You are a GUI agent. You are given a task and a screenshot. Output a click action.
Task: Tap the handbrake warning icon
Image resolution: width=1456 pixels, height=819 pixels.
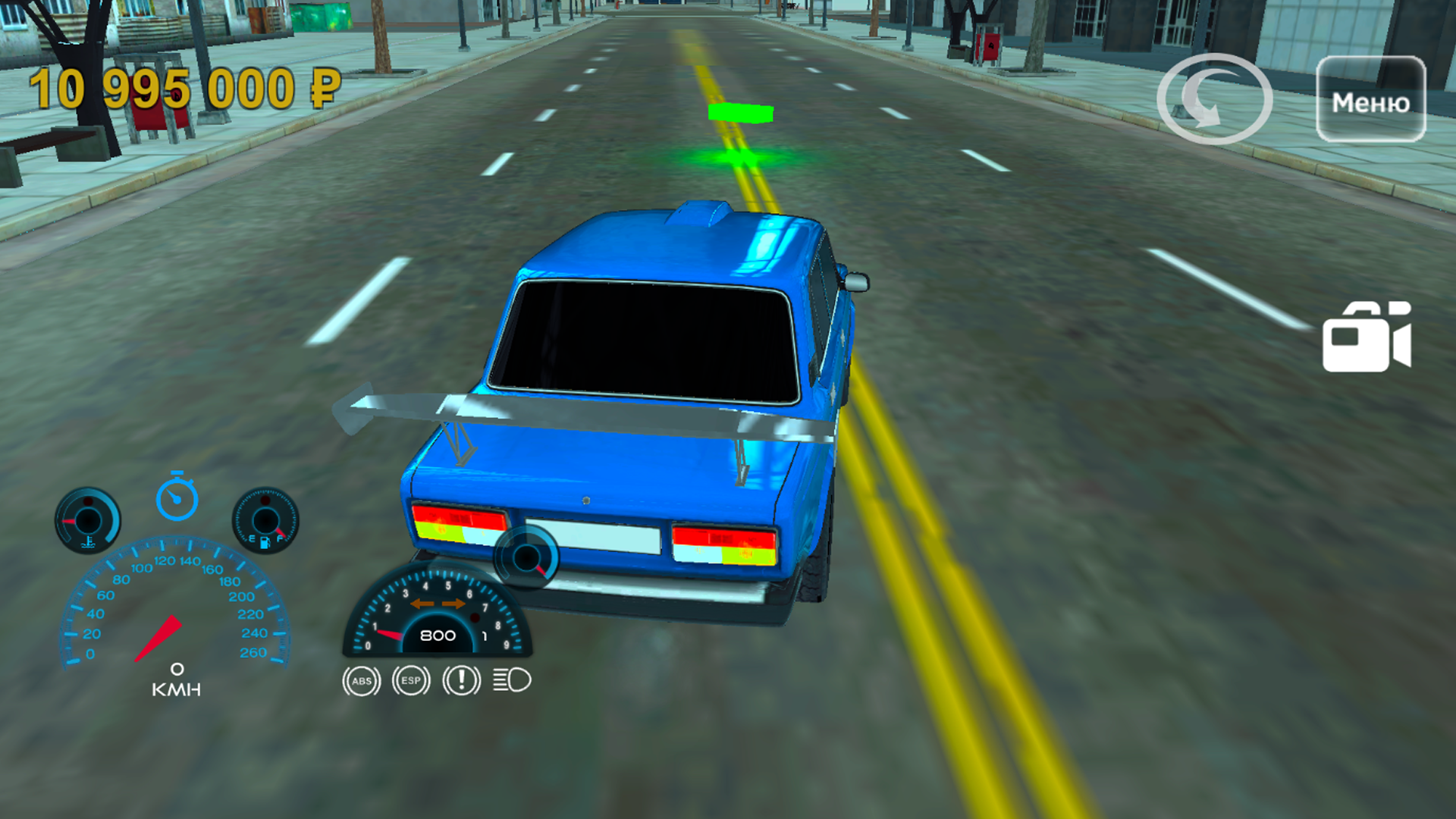point(460,680)
